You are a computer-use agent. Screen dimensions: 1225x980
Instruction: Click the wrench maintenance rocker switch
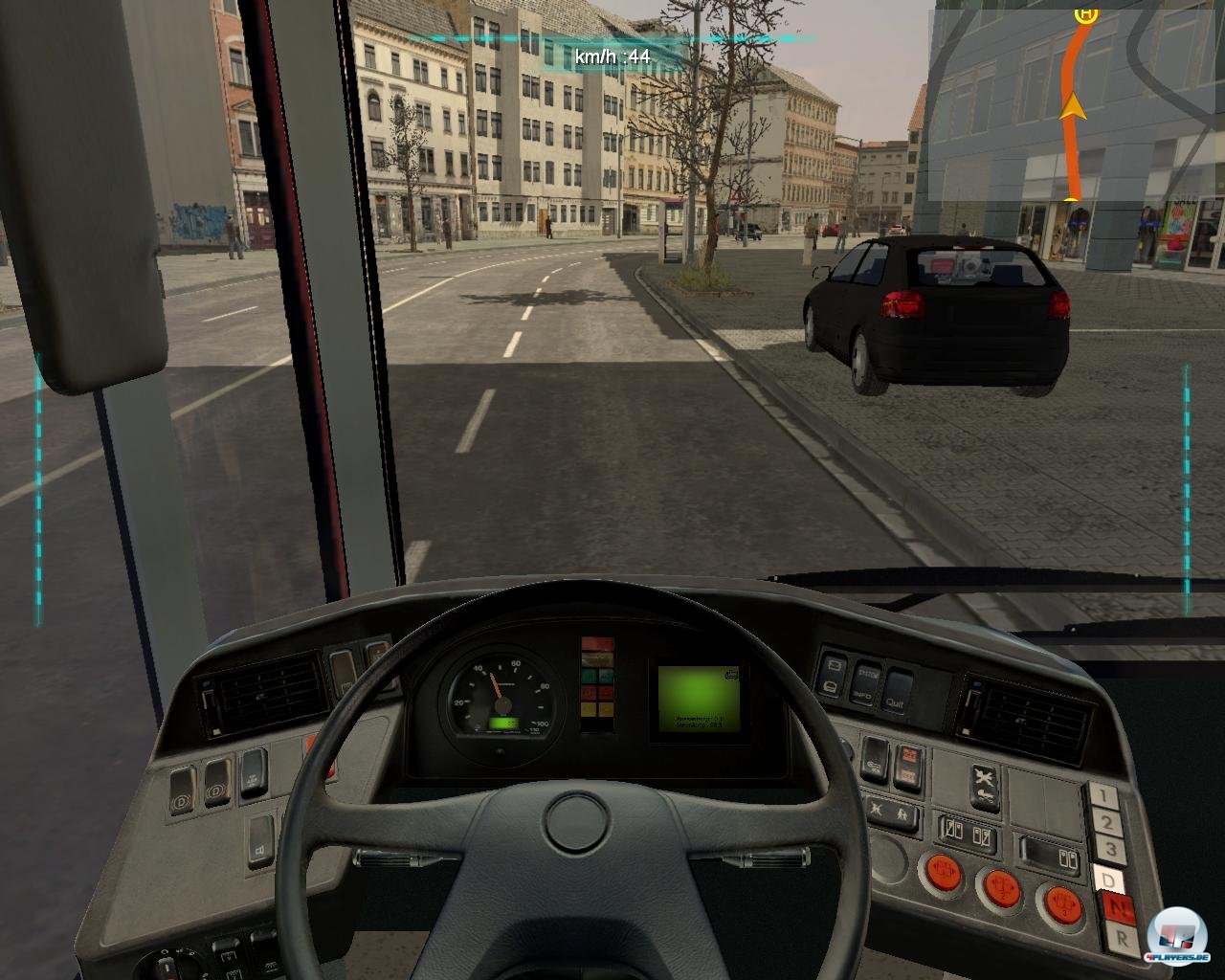(983, 776)
